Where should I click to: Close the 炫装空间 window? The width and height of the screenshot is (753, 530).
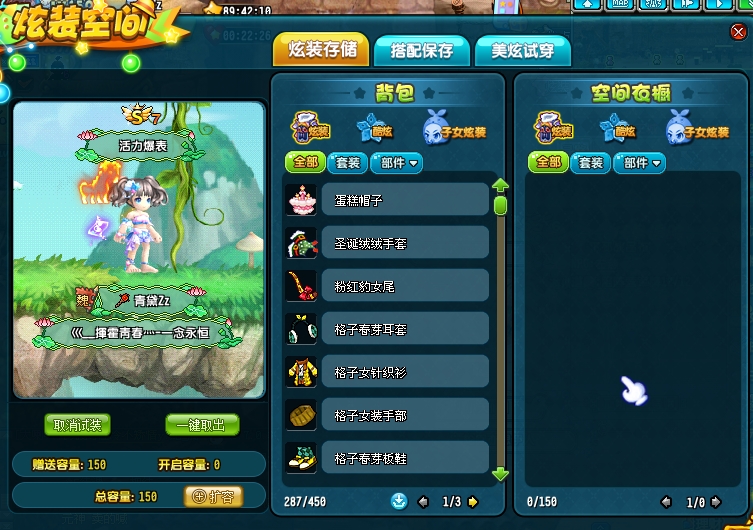738,32
